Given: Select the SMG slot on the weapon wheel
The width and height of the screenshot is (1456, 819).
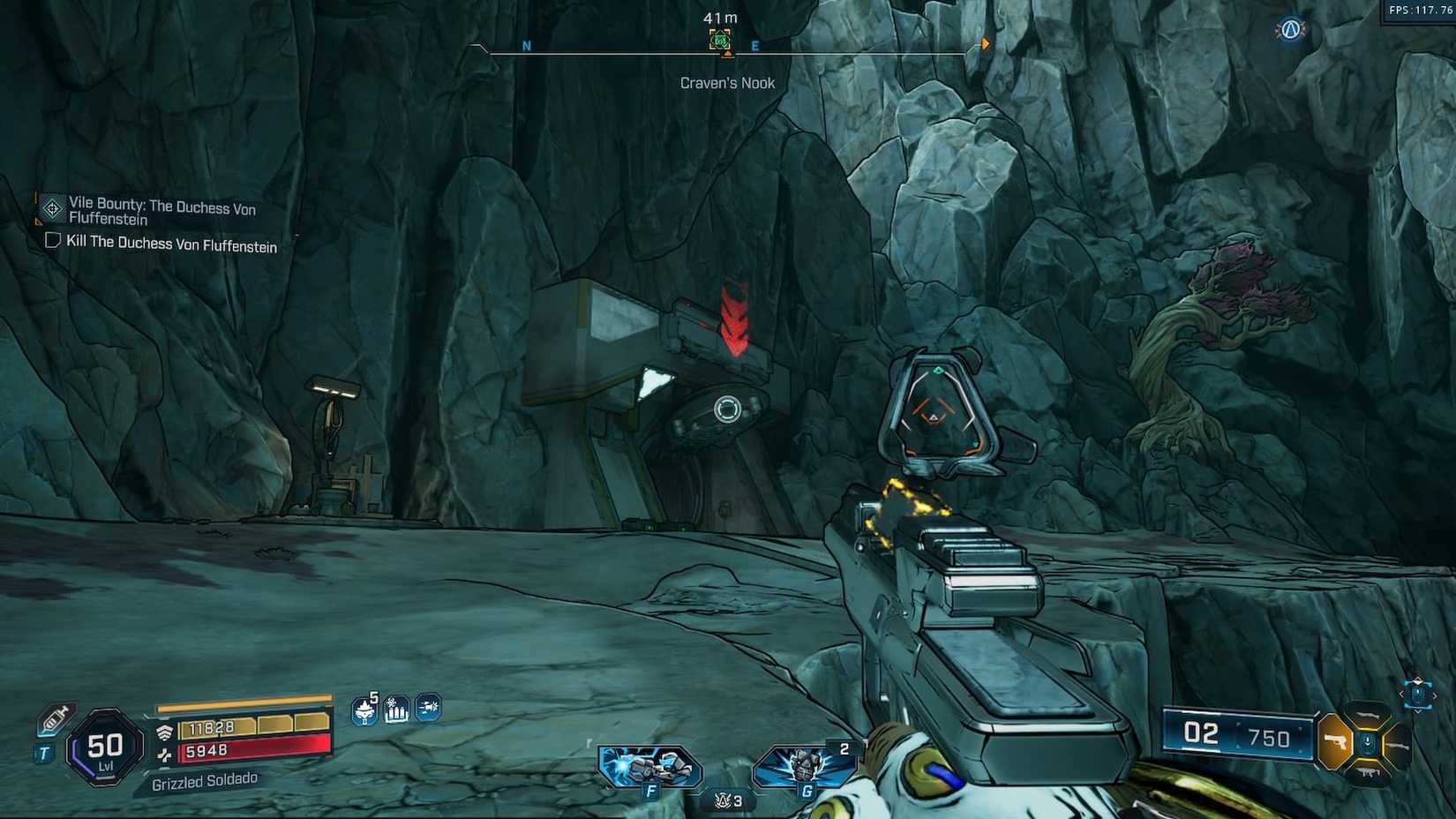Looking at the screenshot, I should click(x=1369, y=770).
